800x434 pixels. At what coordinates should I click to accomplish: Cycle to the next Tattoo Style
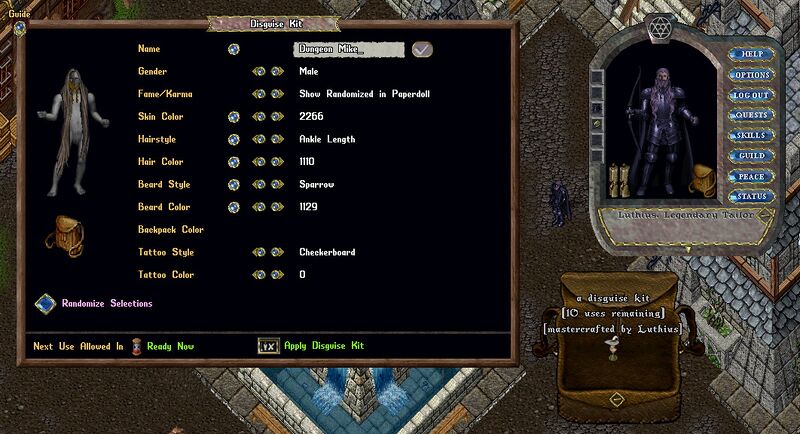coord(275,253)
